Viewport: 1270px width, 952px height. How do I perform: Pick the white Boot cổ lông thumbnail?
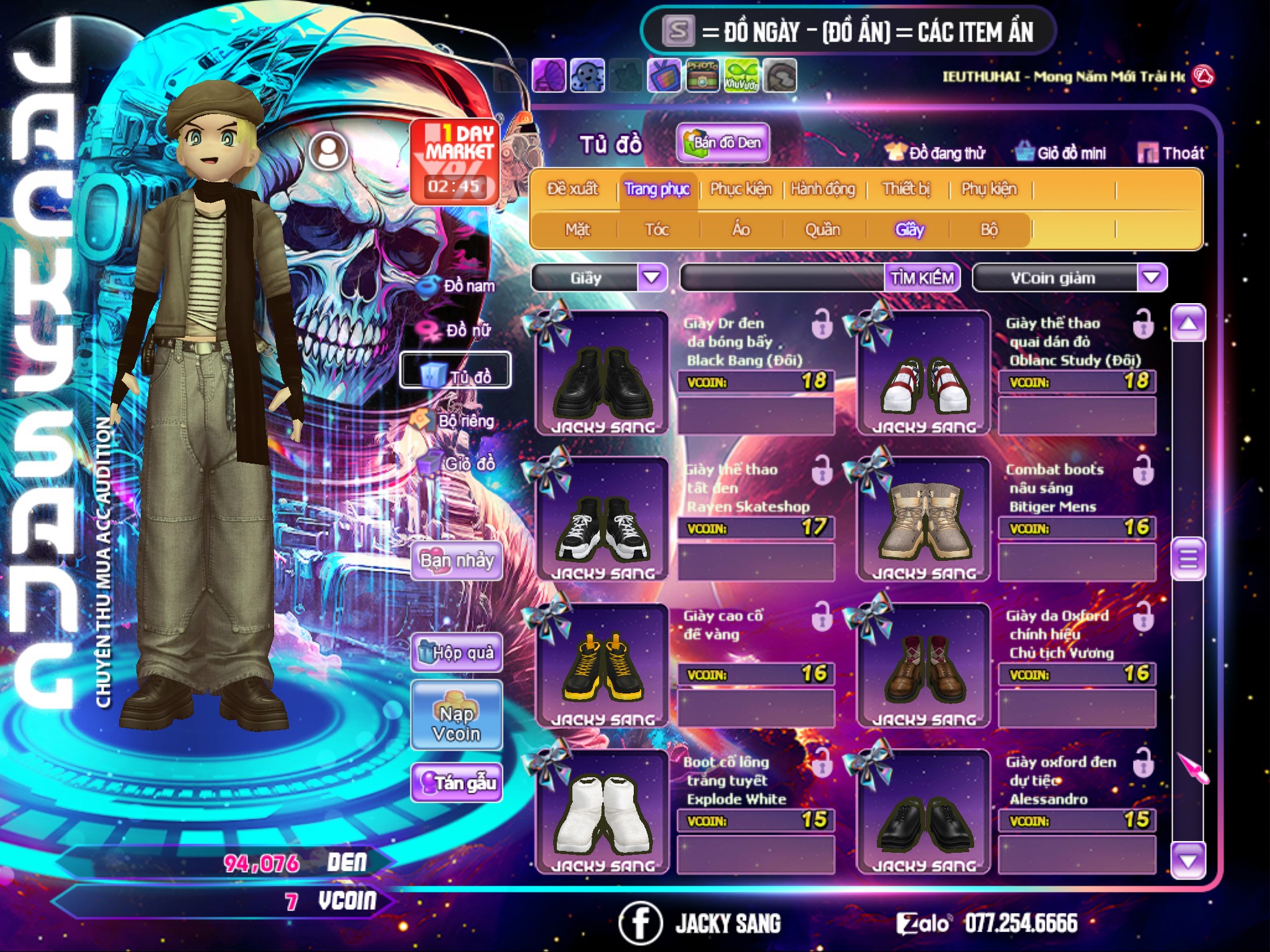point(602,813)
